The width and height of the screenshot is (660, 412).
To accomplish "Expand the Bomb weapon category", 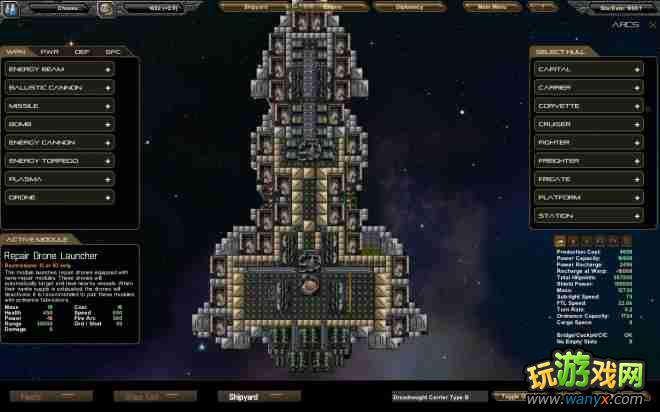I will (58, 124).
